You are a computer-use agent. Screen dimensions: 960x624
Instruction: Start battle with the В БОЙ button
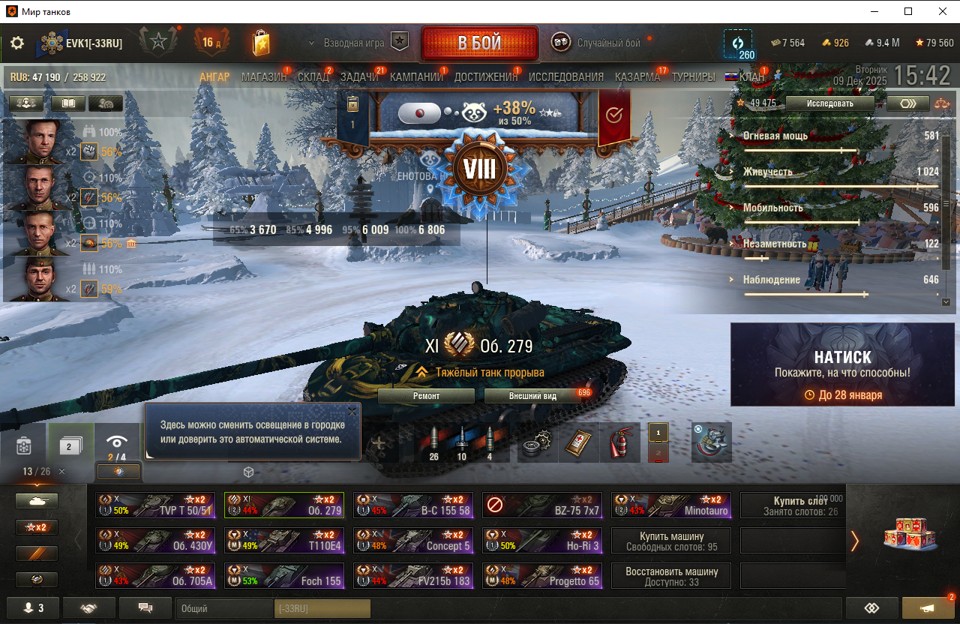[479, 43]
